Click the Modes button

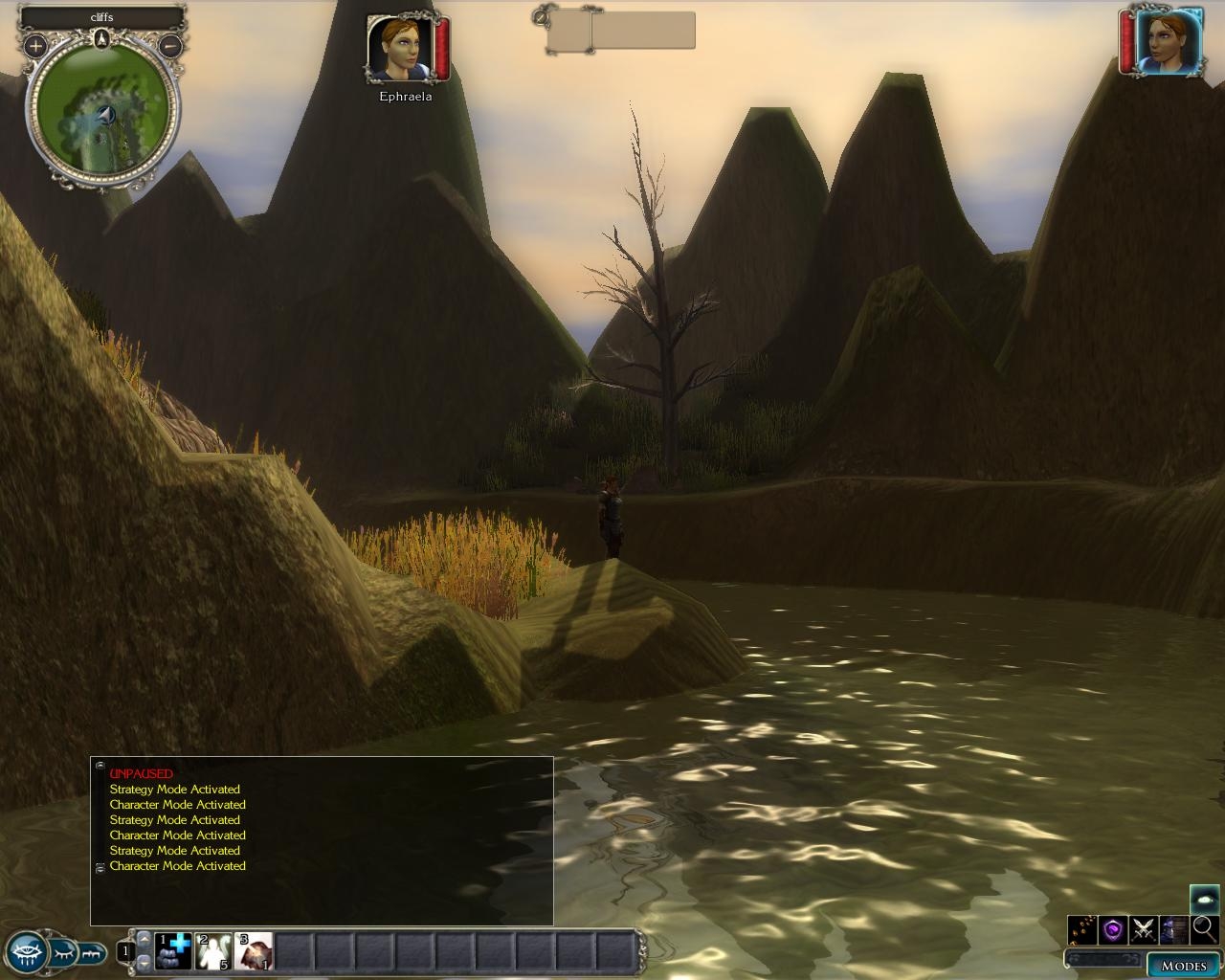[1183, 965]
